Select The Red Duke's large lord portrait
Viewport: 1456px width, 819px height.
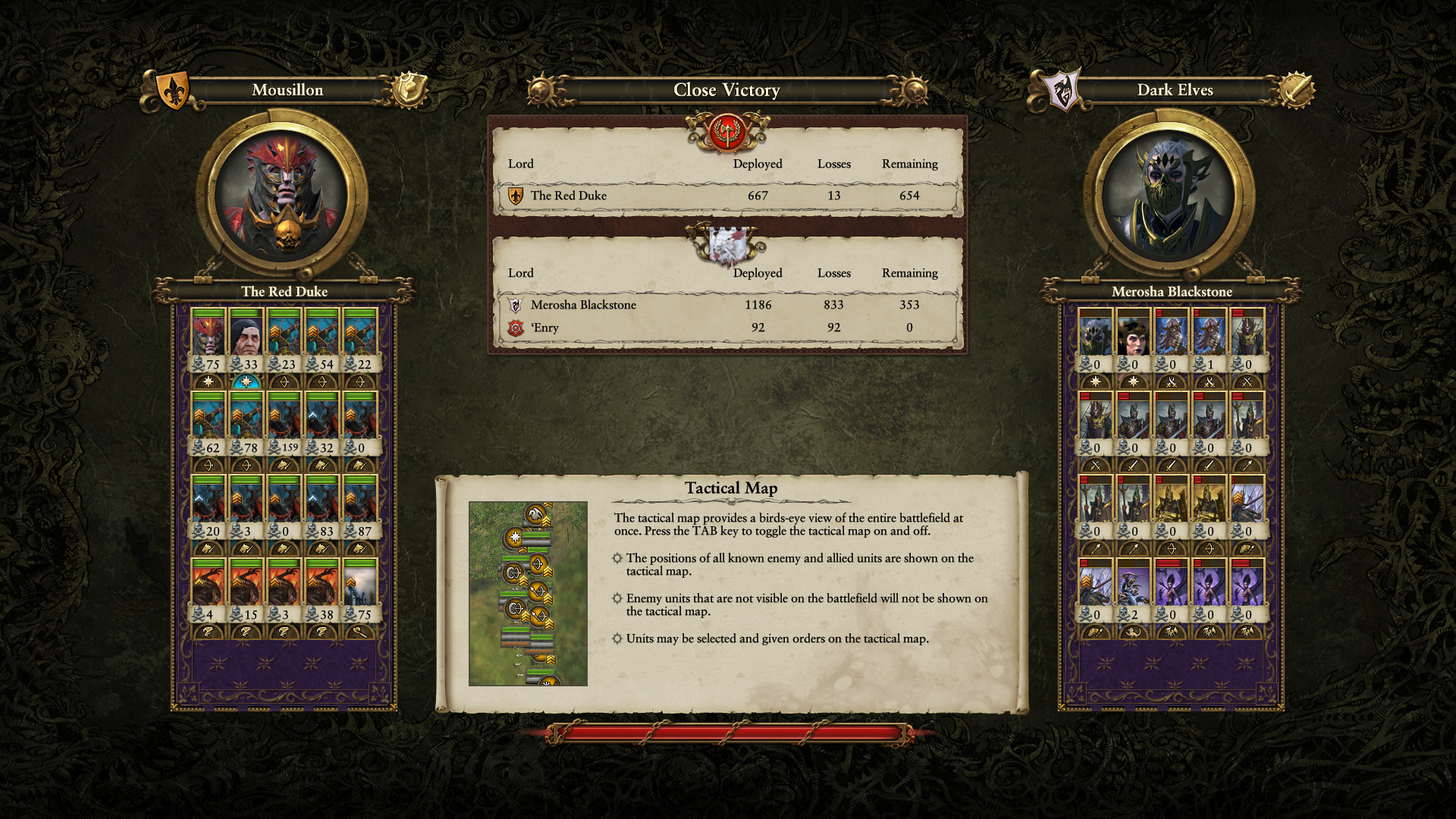click(282, 194)
